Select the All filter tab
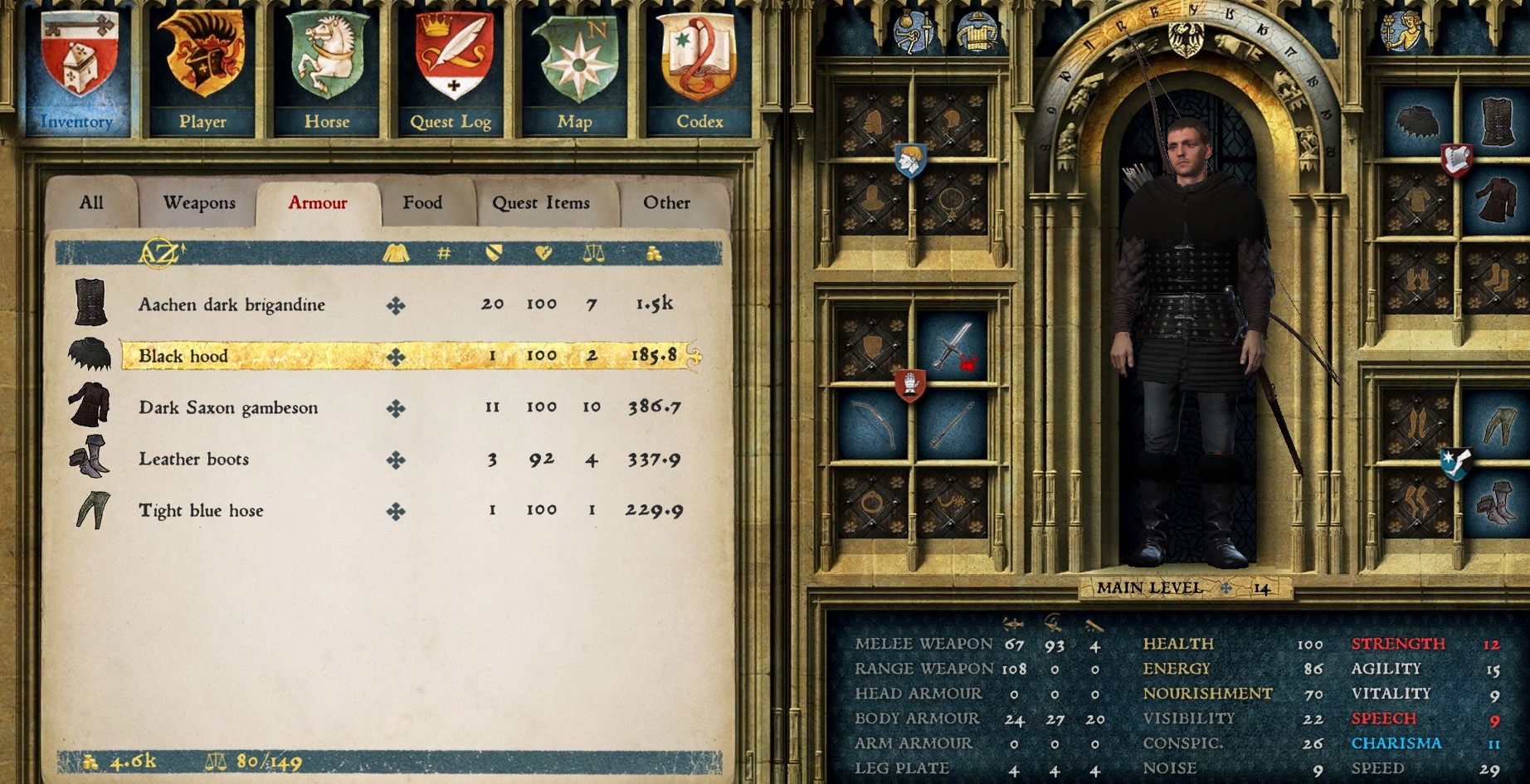This screenshot has width=1530, height=784. [91, 202]
